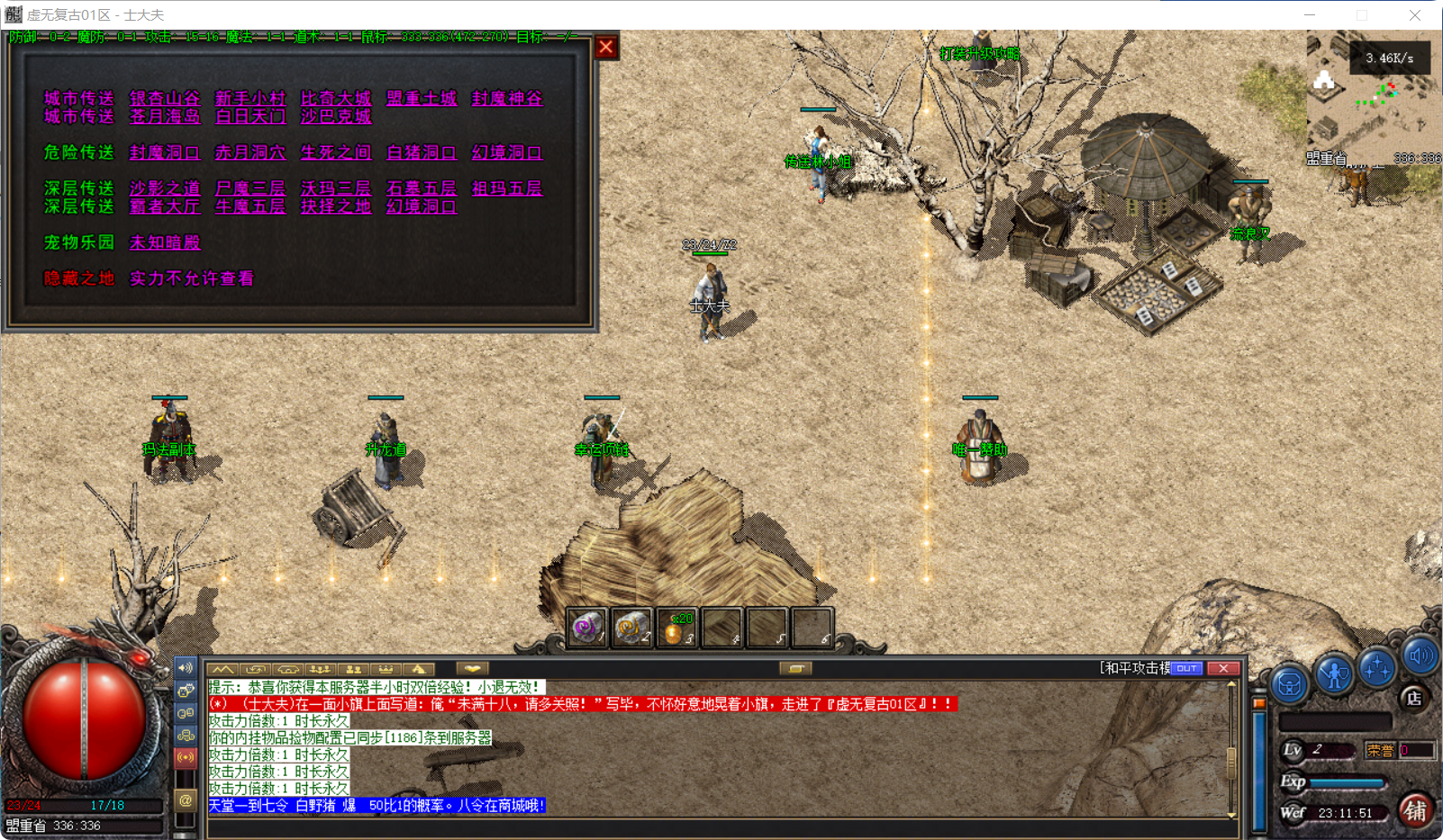Open the inventory chest icon
1443x840 pixels.
(x=1290, y=684)
